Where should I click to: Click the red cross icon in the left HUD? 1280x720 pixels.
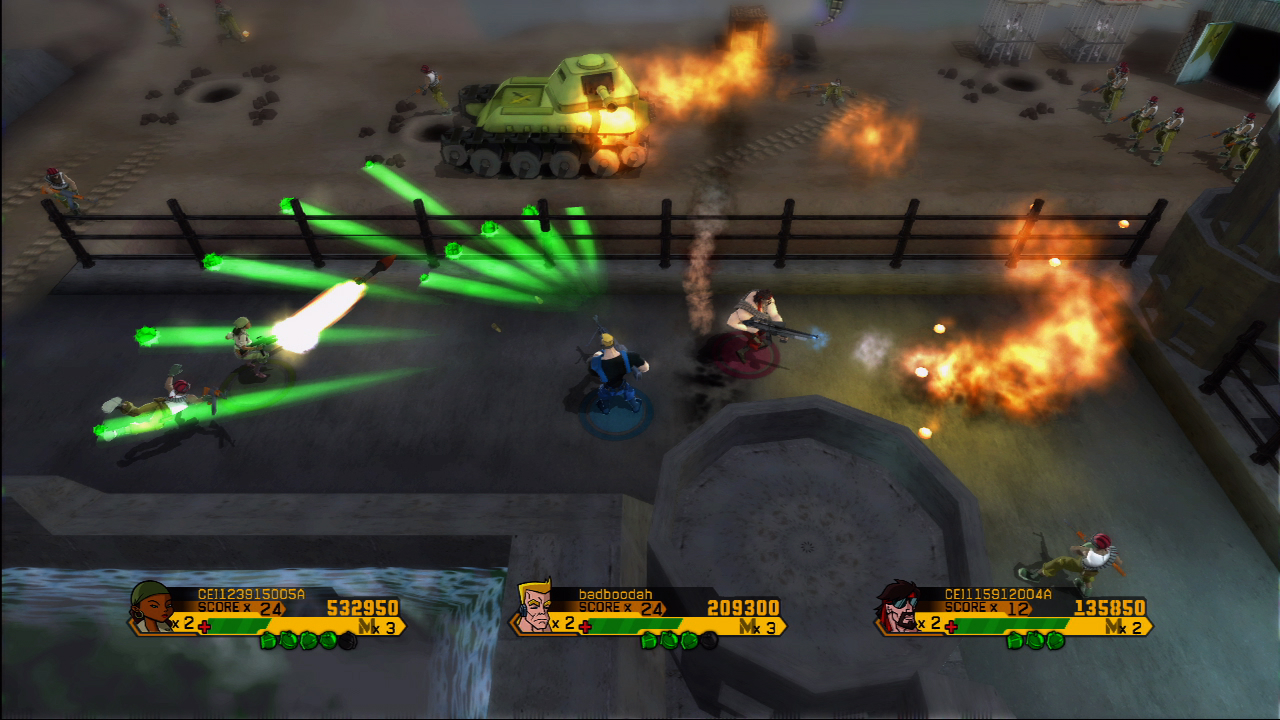(x=204, y=626)
